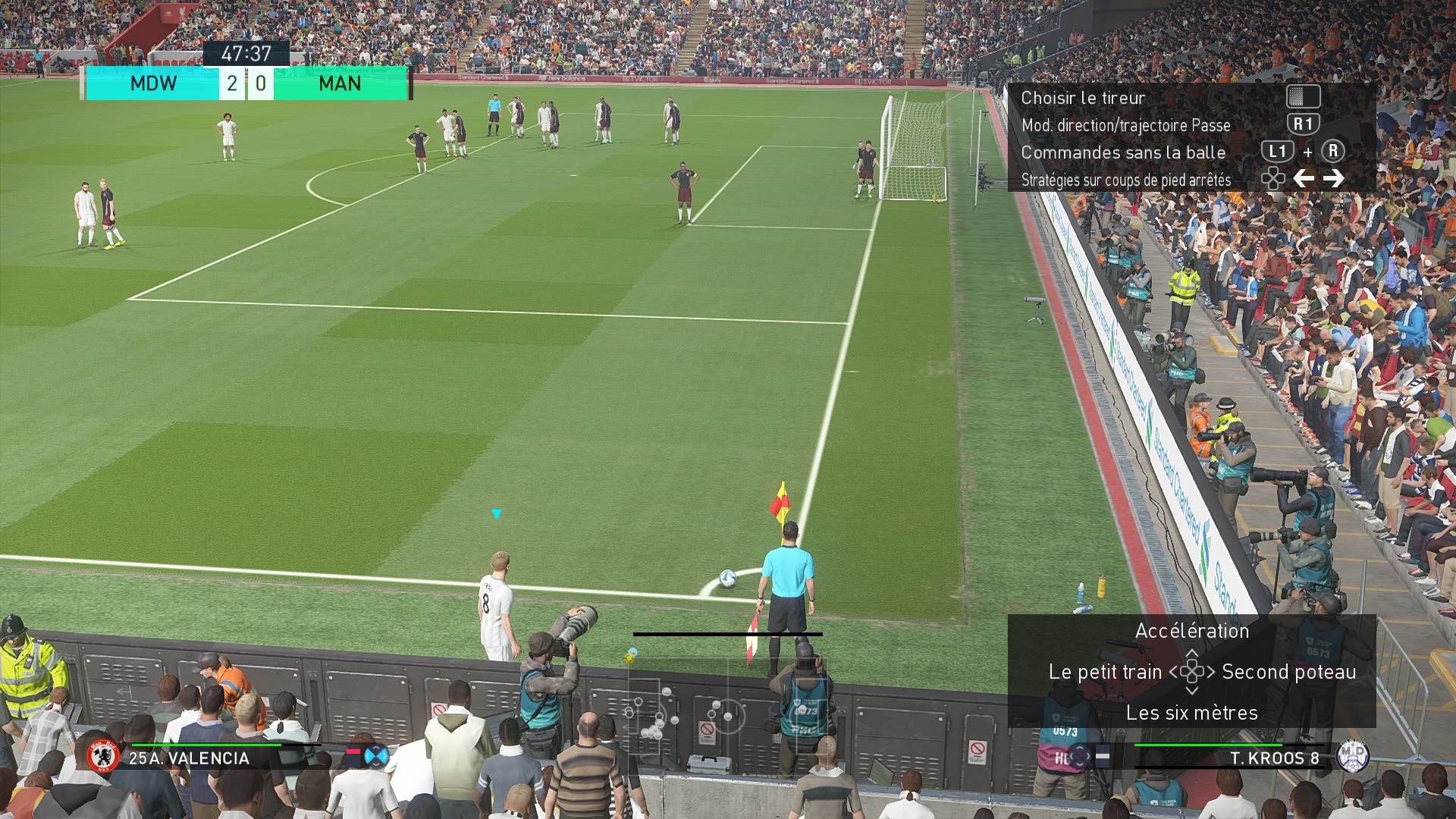1456x819 pixels.
Task: Click the purple club crest beside Kroos
Action: coord(1352,755)
